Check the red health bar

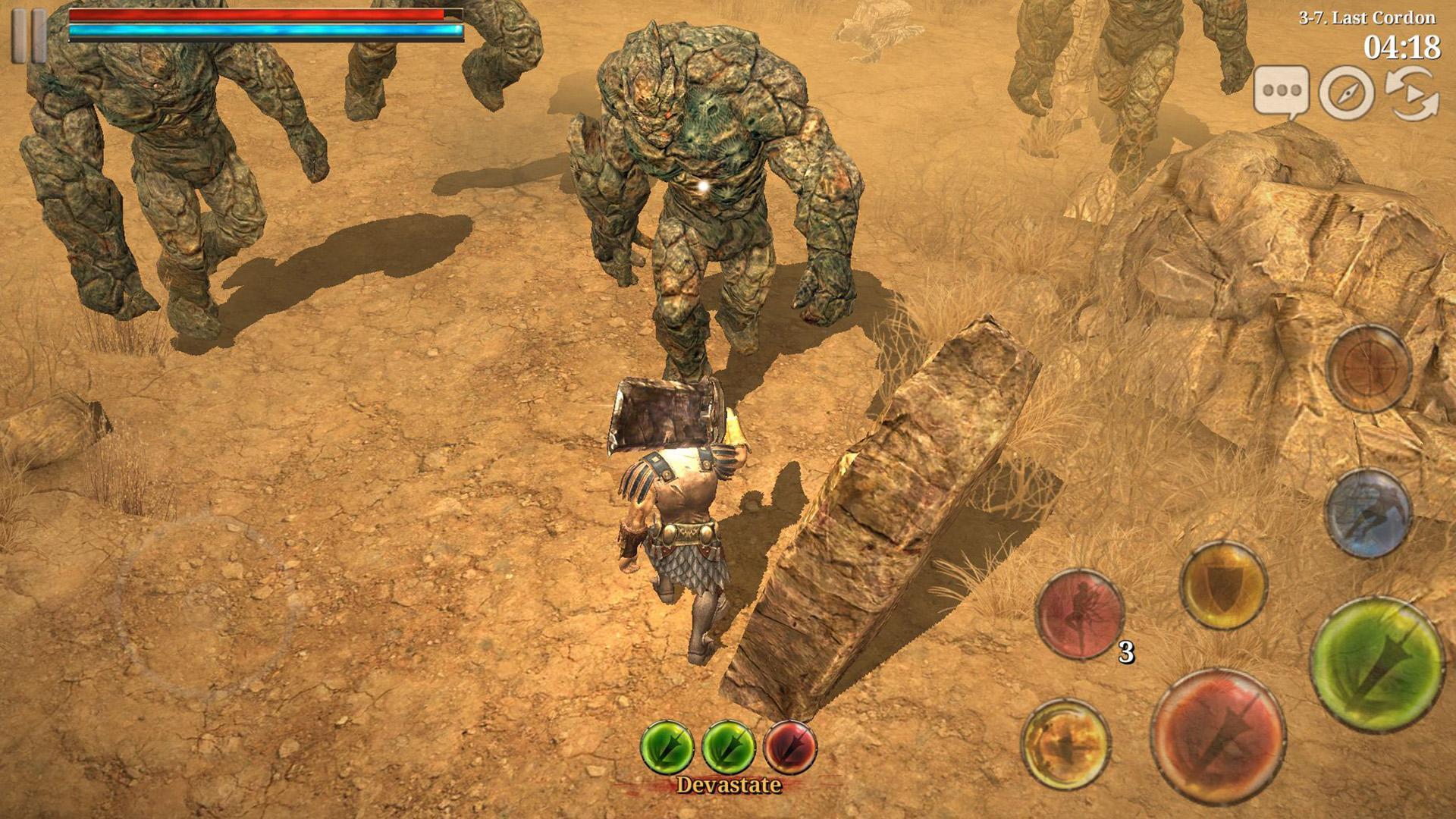point(258,15)
